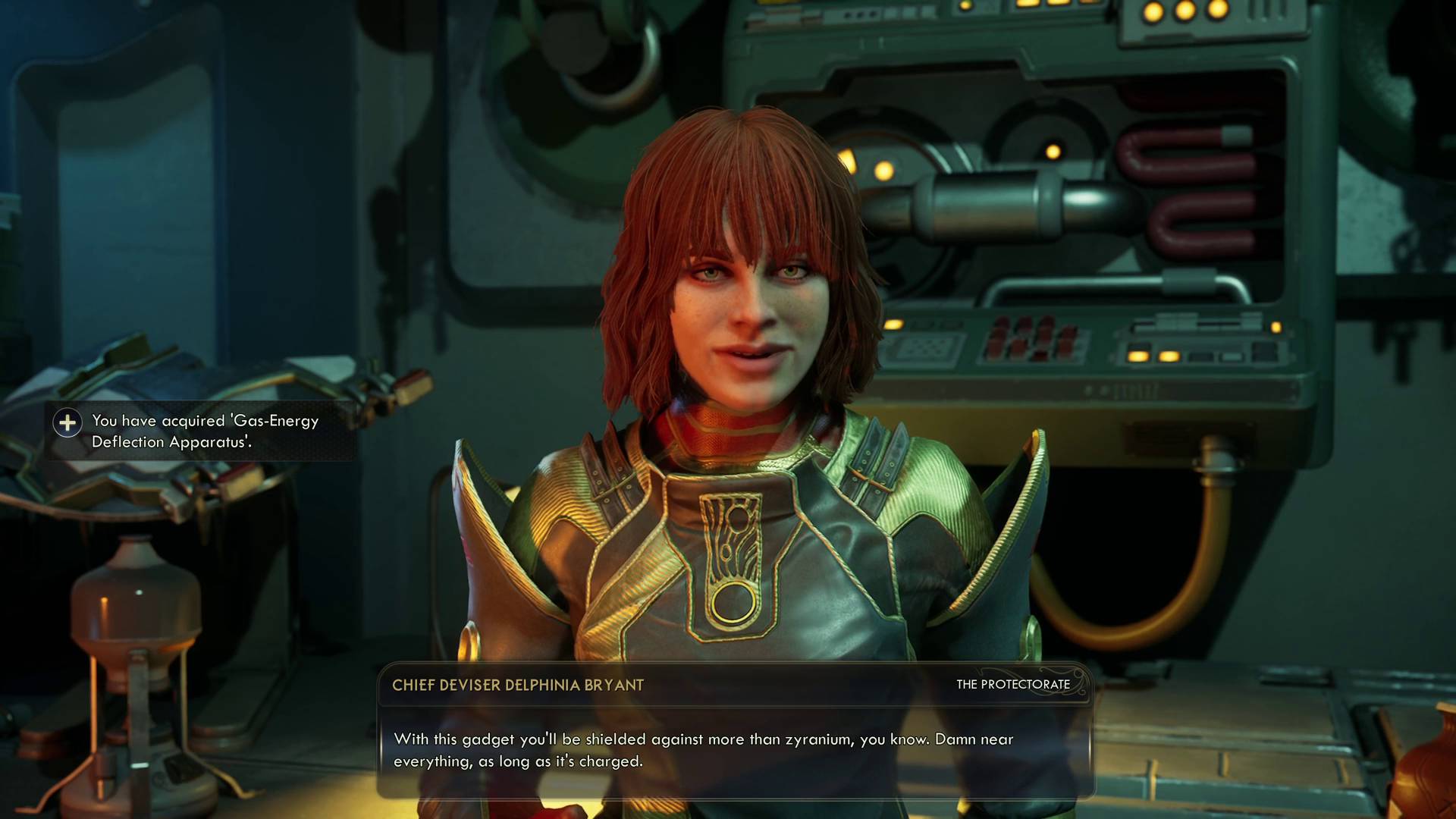Click THE PROTECTORATE faction label
This screenshot has width=1456, height=819.
tap(1014, 684)
